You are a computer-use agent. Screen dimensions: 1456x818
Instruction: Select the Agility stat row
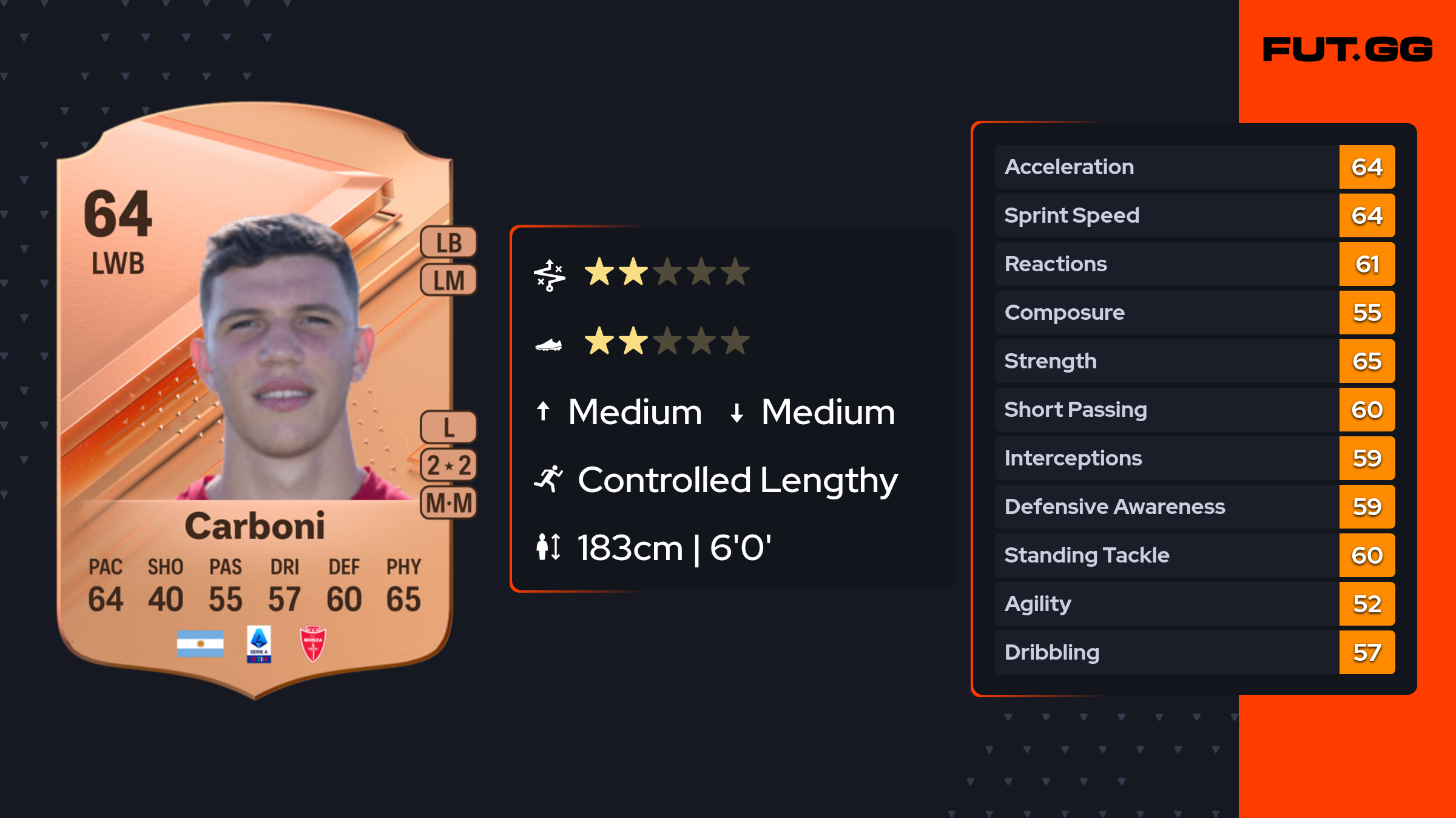(1195, 604)
